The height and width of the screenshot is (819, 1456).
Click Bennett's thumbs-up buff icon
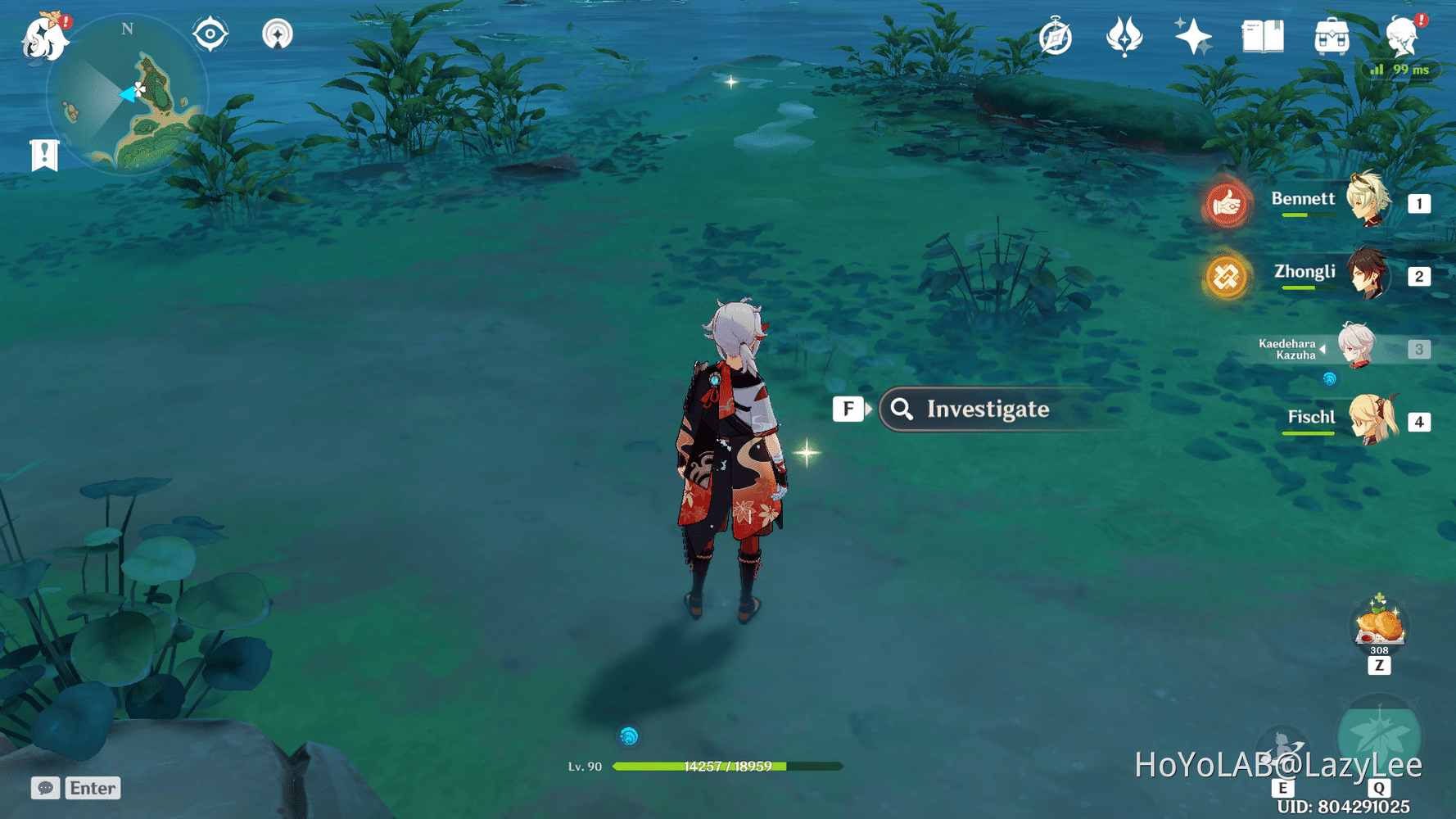click(1226, 206)
